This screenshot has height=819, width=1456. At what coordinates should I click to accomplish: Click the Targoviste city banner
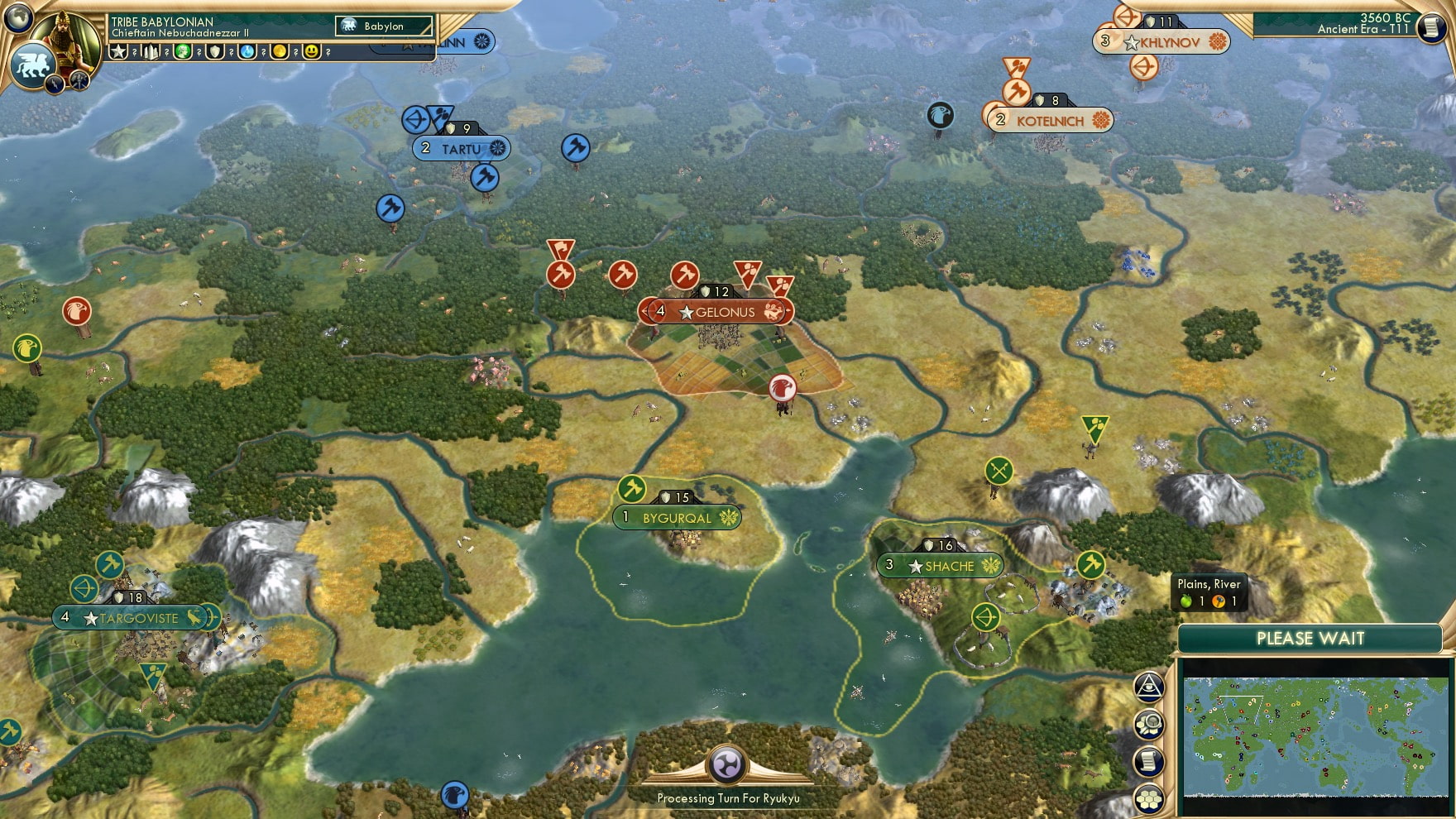point(132,618)
